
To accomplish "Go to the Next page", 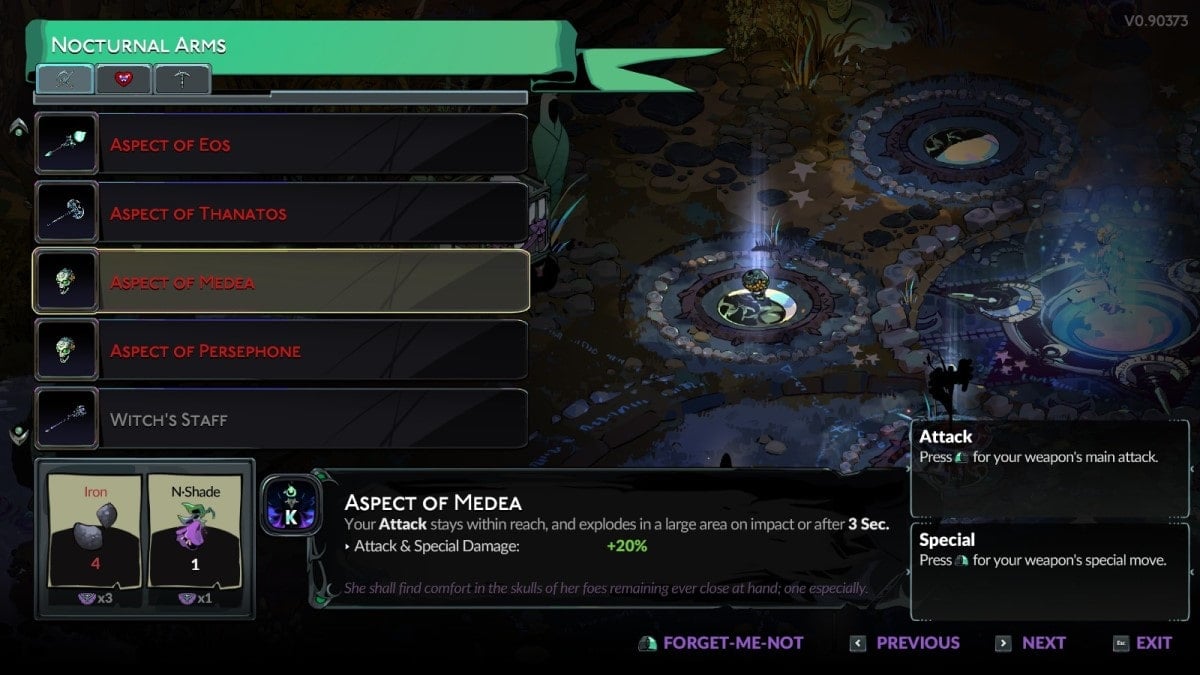I will click(x=1031, y=643).
